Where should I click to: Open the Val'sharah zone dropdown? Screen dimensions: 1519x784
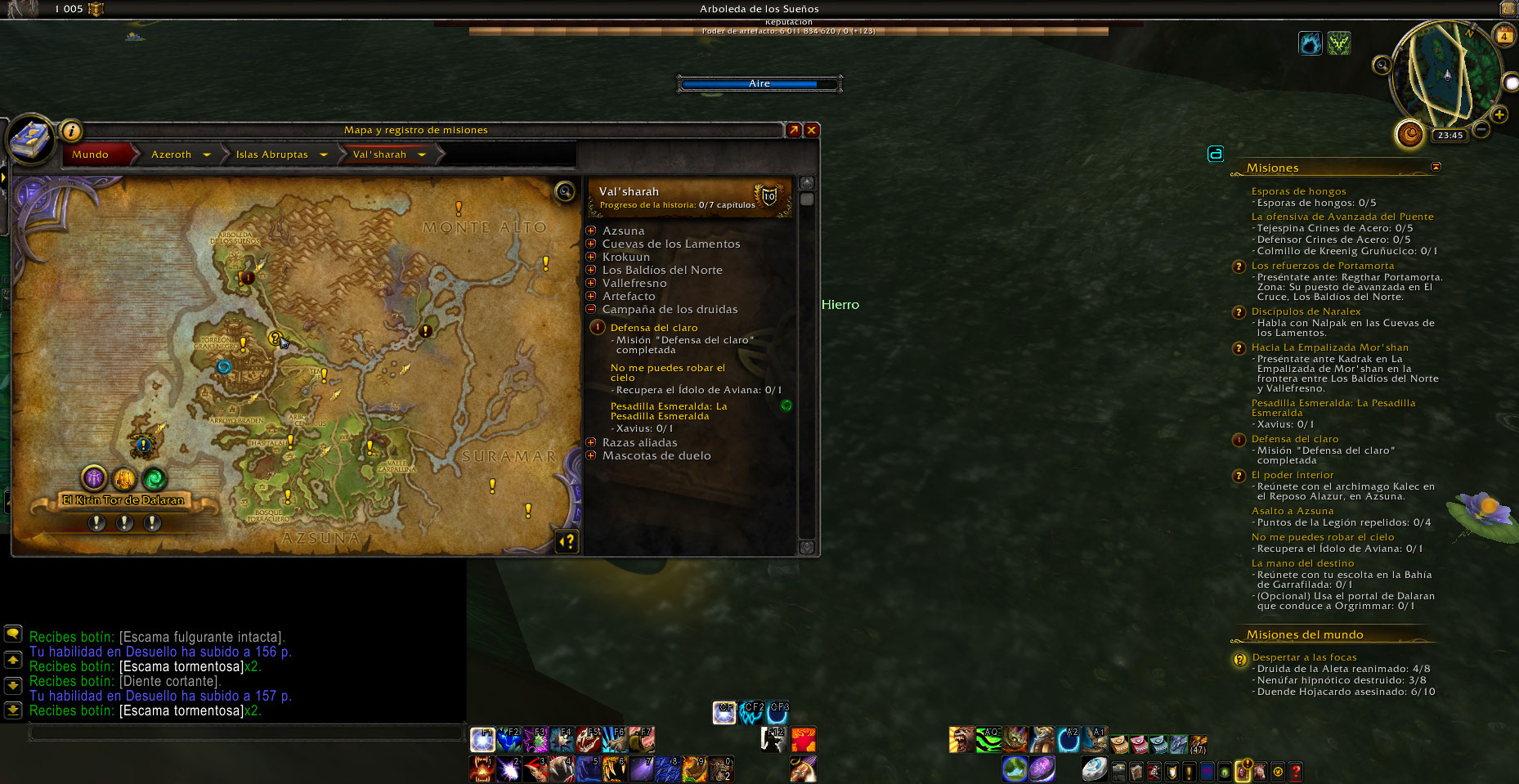(422, 155)
